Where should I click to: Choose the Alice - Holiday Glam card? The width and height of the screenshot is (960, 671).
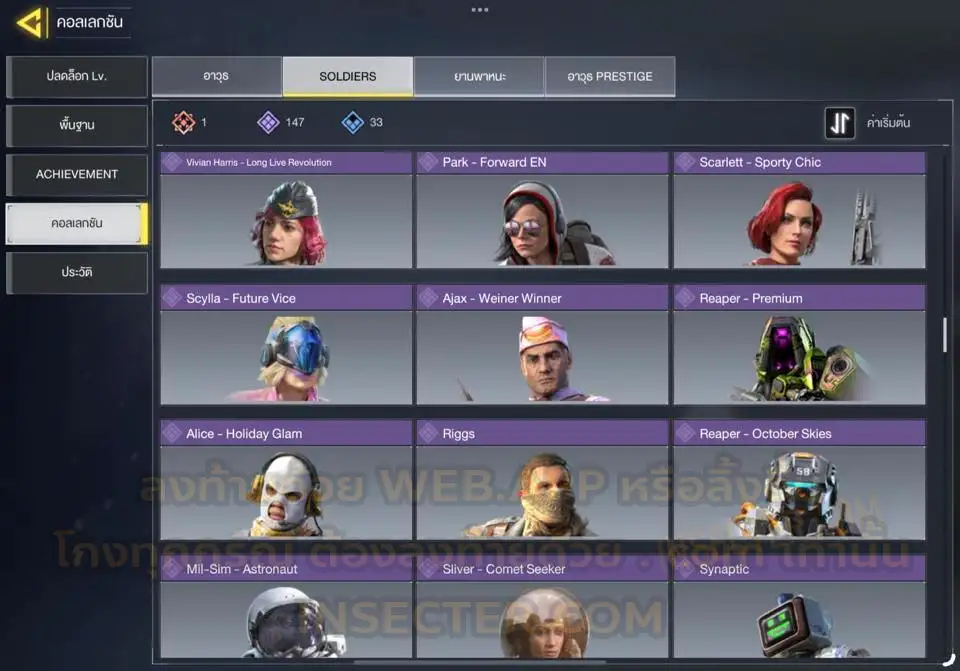pos(286,481)
